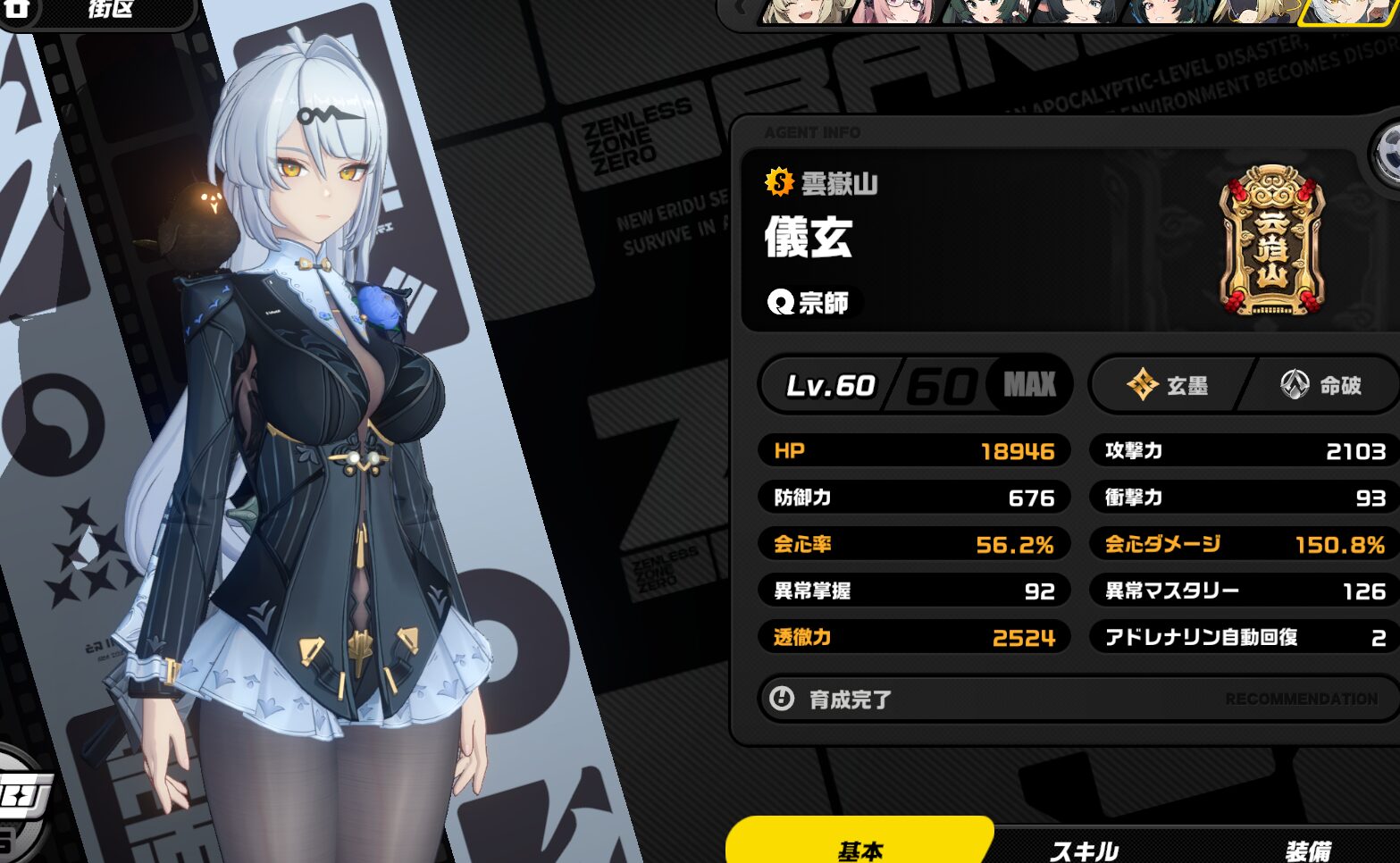
Task: Show the 命破 specialty details
Action: point(1322,386)
